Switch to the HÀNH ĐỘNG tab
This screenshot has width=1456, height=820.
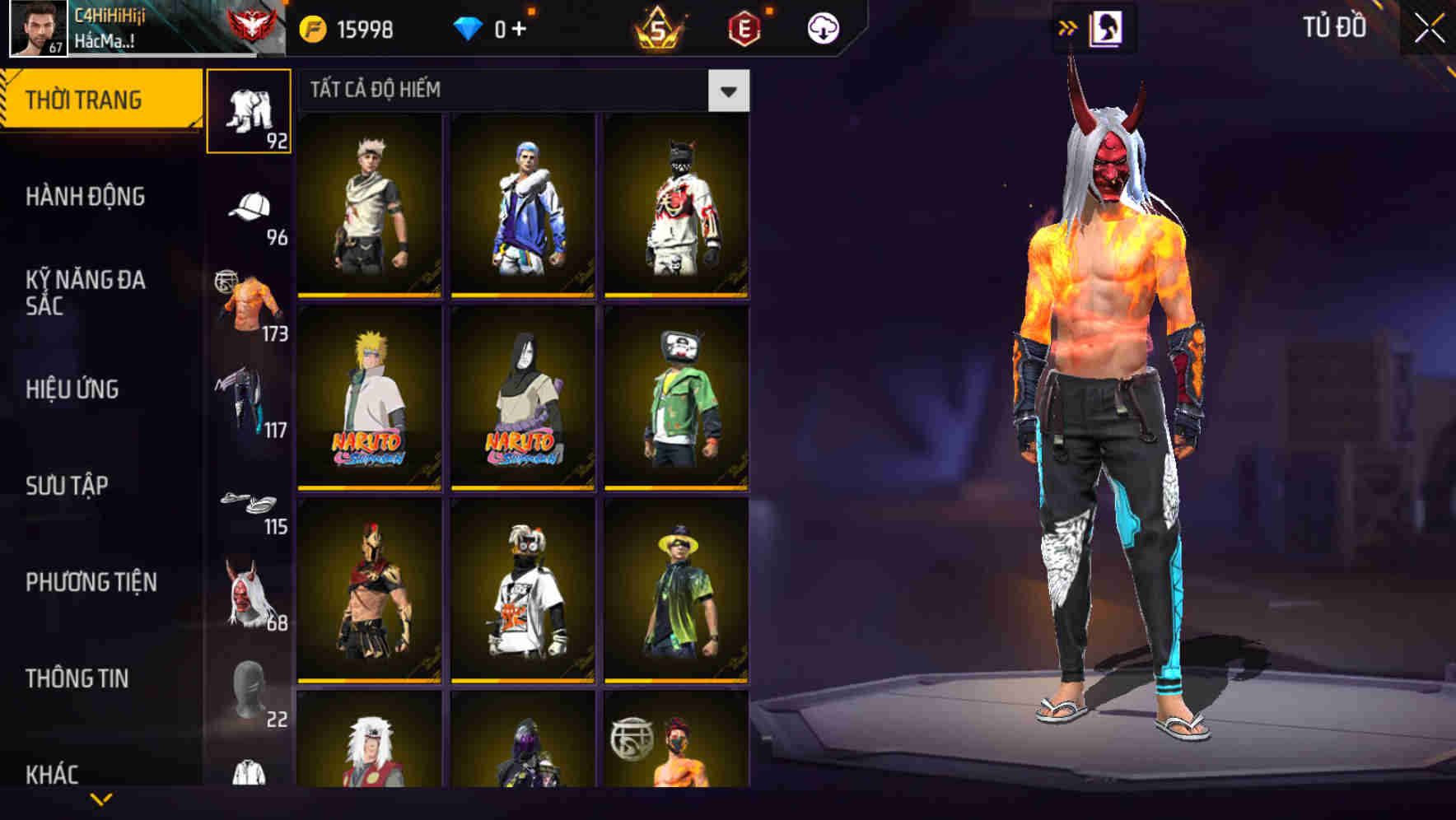(x=86, y=197)
